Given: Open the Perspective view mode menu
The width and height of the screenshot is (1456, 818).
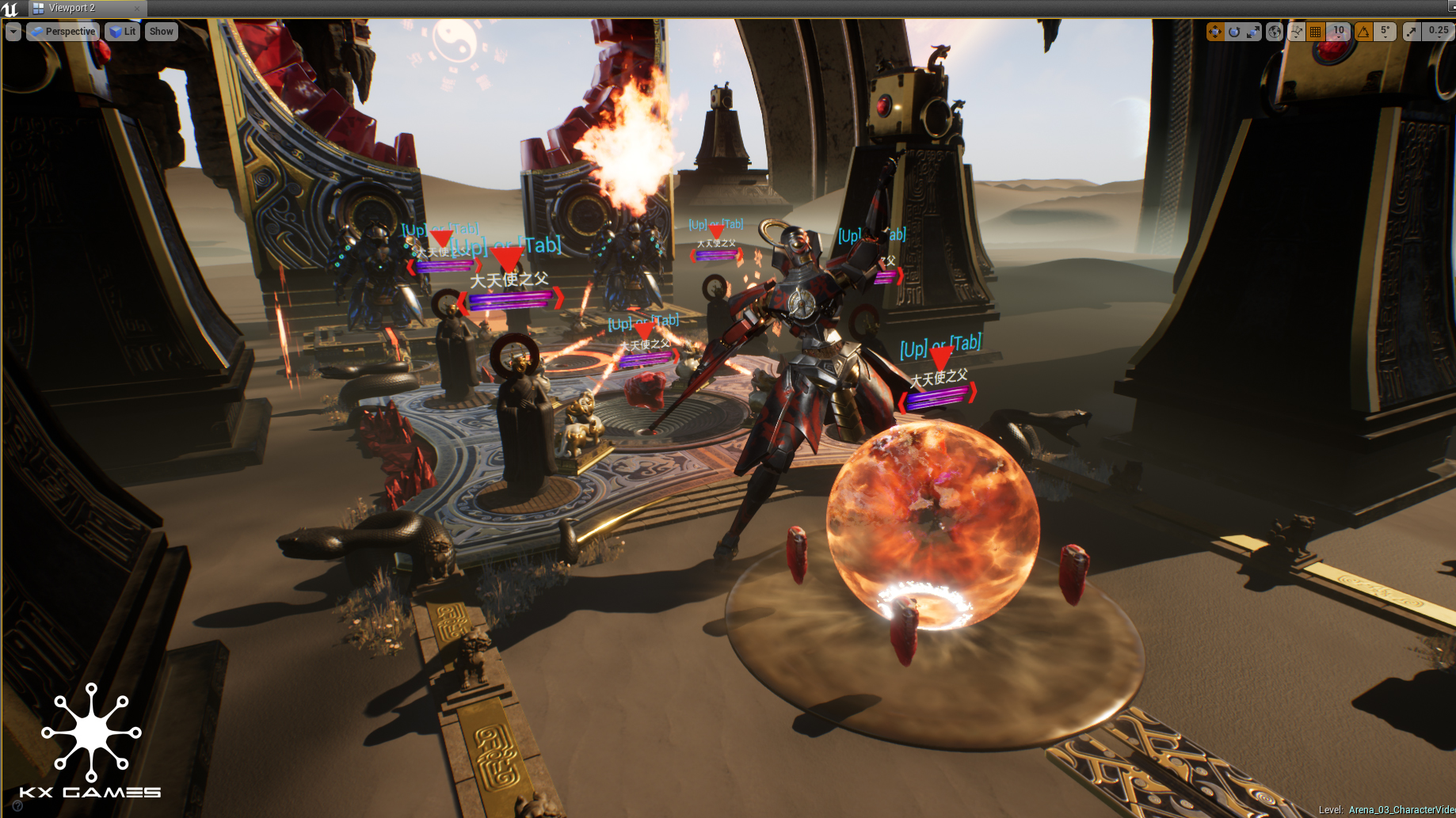Looking at the screenshot, I should click(x=63, y=32).
